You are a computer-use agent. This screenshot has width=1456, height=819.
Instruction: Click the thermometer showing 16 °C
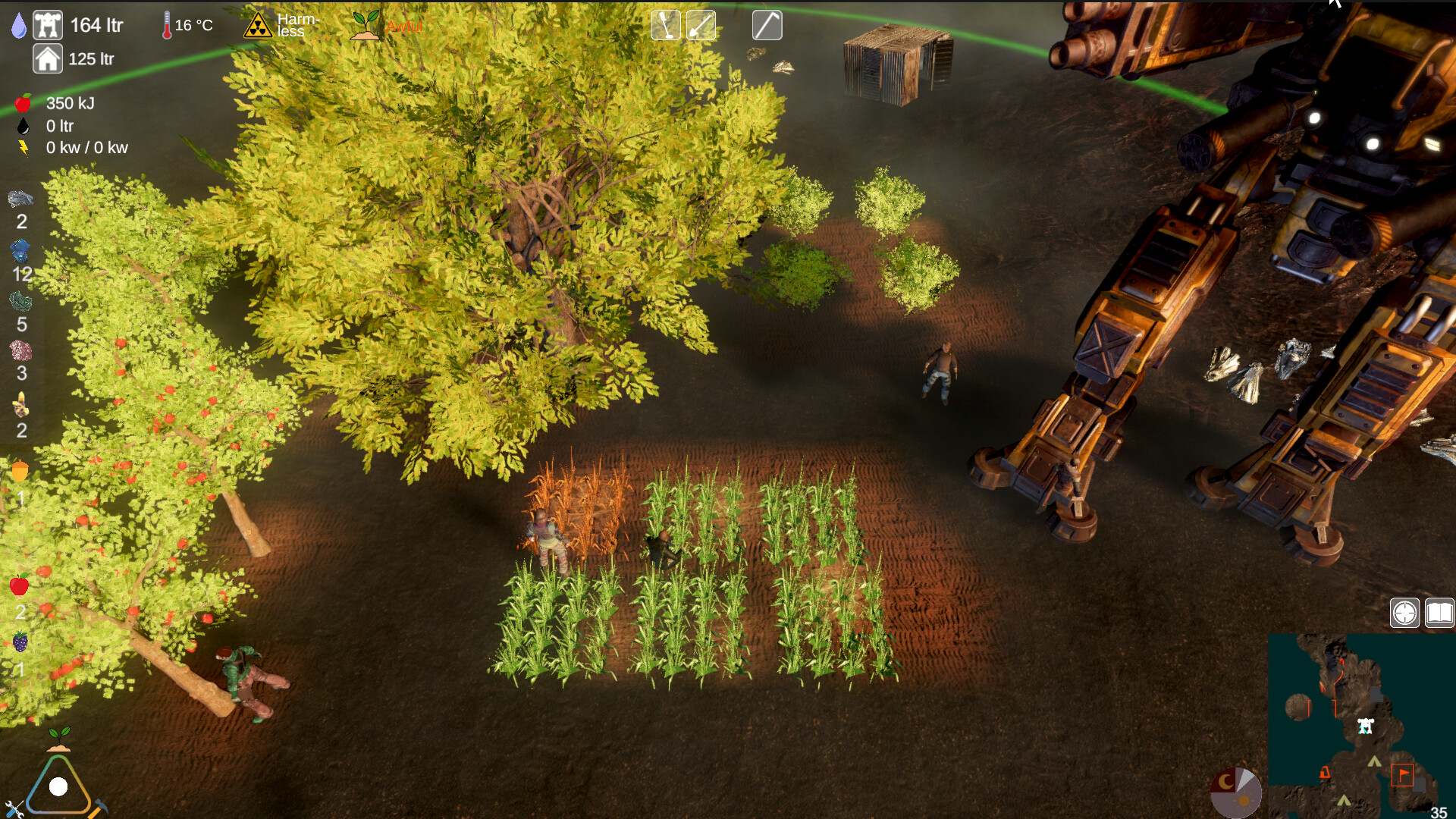pyautogui.click(x=167, y=24)
